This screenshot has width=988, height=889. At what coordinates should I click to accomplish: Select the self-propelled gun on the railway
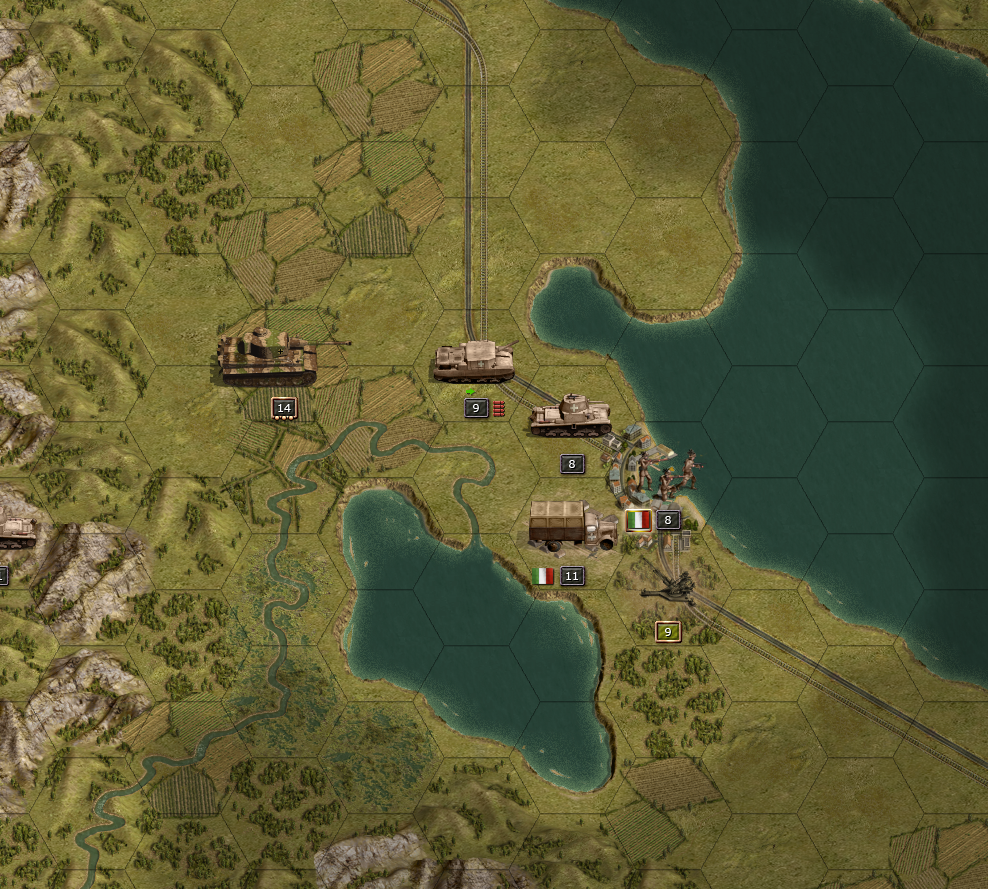click(474, 362)
